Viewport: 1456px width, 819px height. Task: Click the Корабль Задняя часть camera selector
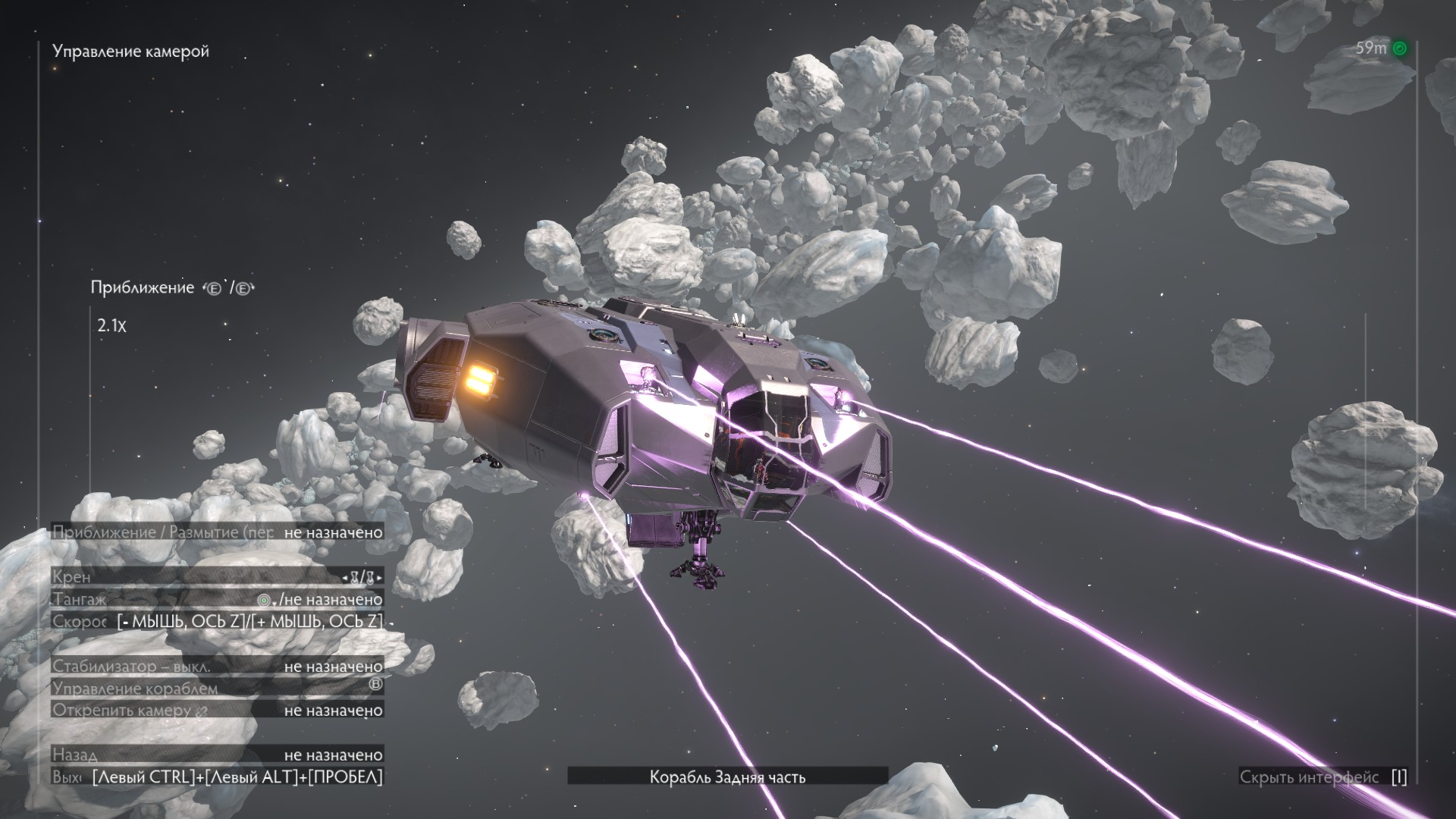tap(727, 777)
